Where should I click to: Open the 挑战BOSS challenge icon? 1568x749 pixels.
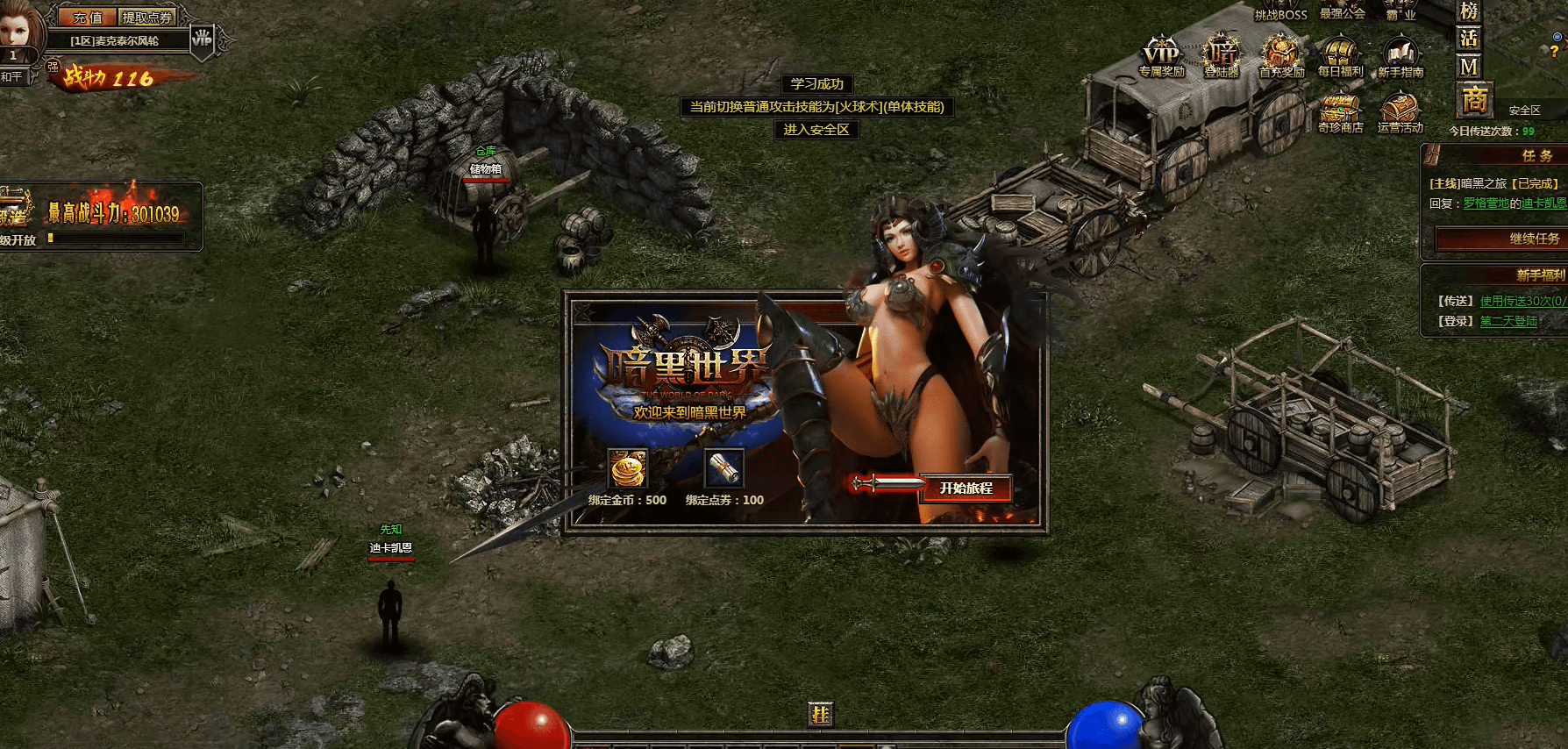(x=1280, y=12)
